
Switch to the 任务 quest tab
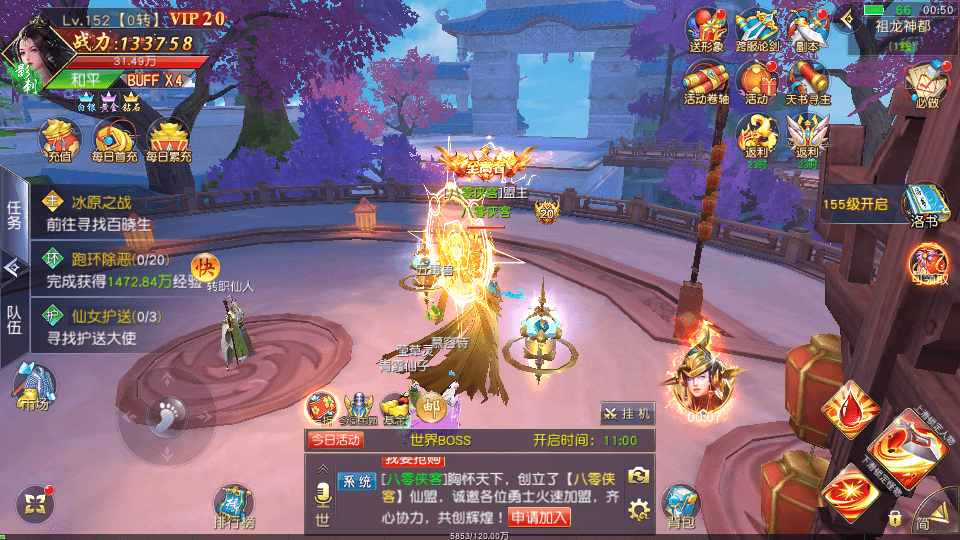pos(14,213)
